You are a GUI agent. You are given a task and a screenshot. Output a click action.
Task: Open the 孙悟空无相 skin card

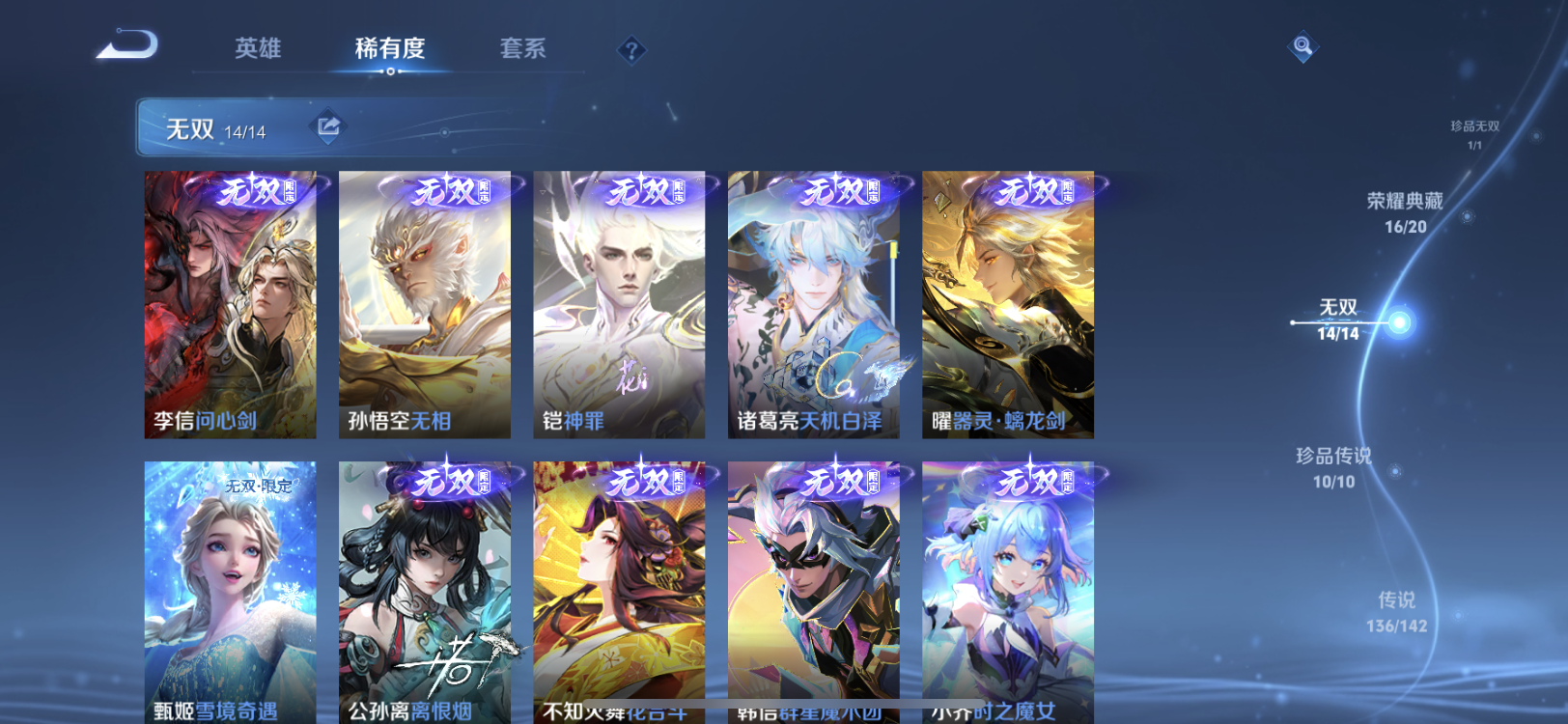[425, 304]
